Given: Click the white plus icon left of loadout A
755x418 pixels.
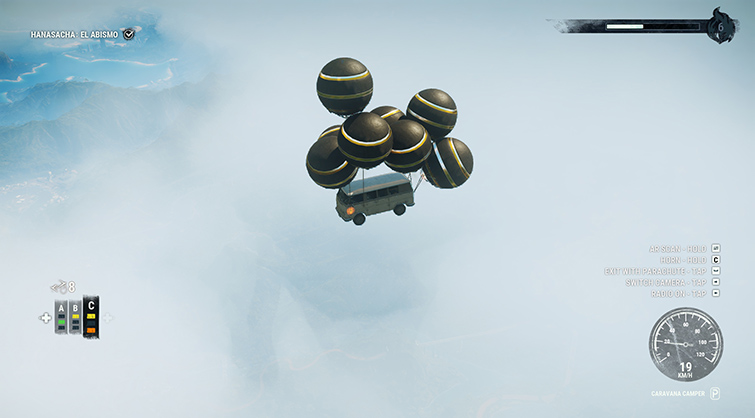Looking at the screenshot, I should (x=45, y=318).
